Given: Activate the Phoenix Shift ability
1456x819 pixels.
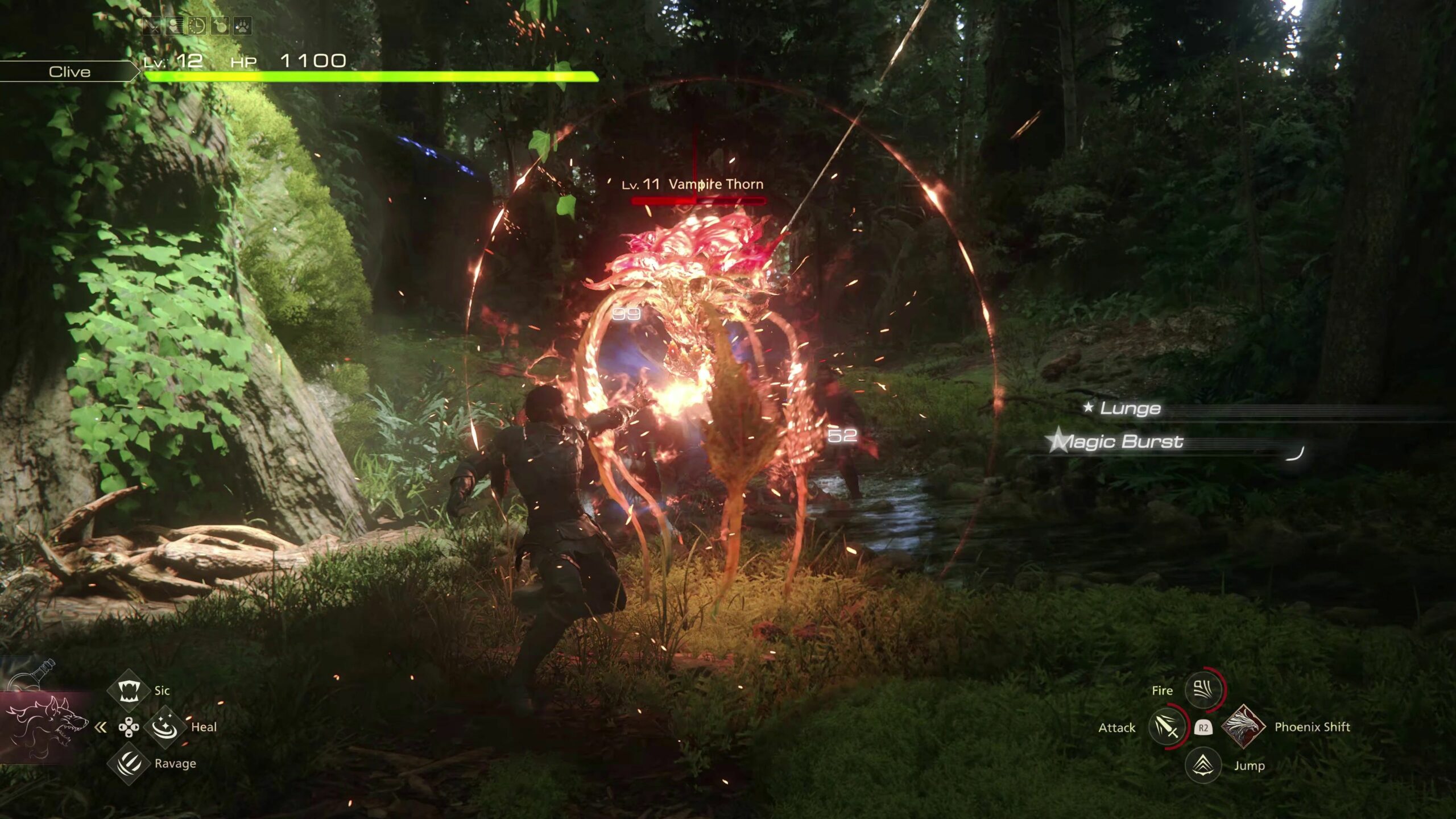Looking at the screenshot, I should [1243, 726].
